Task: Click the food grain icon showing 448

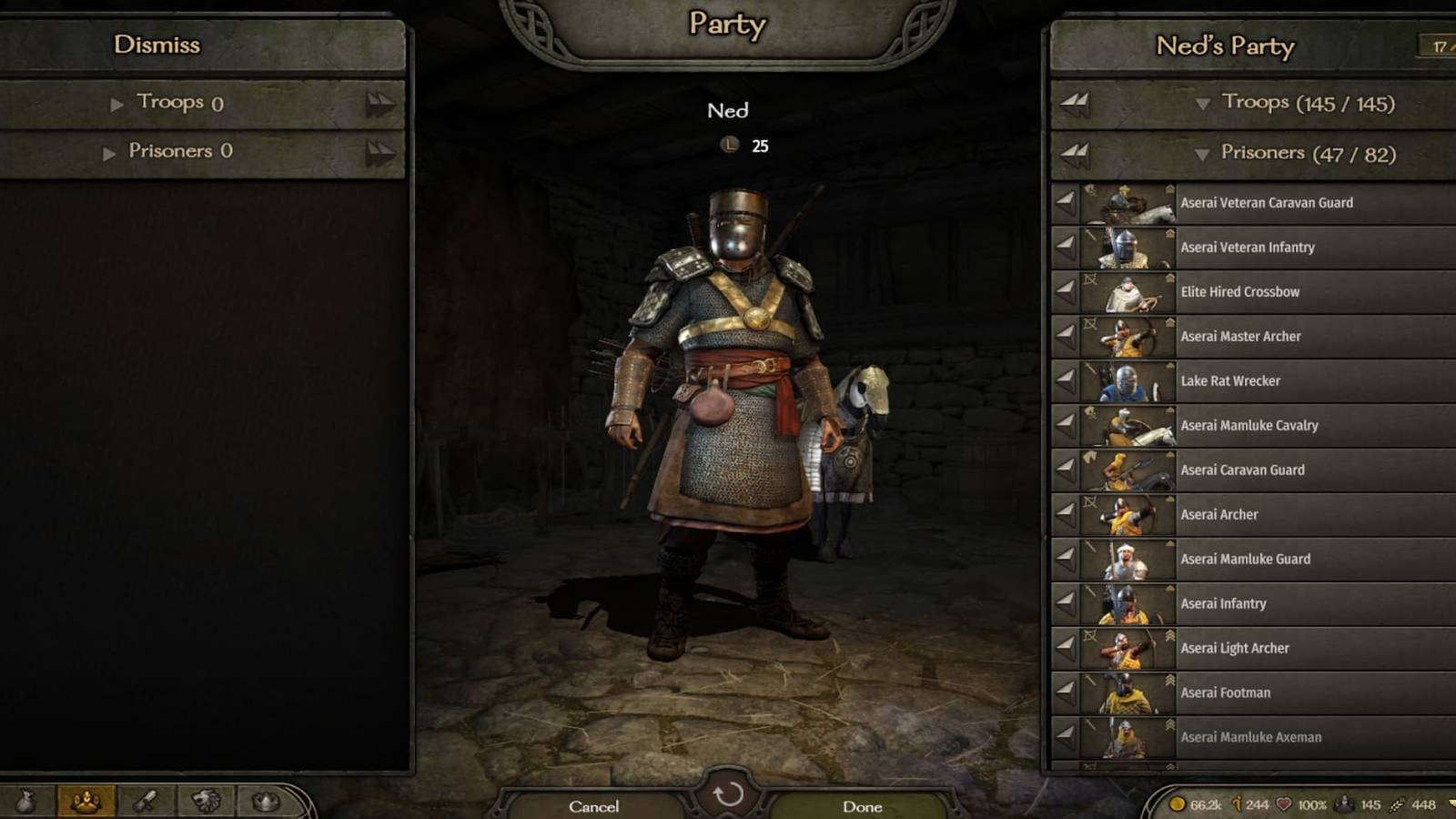Action: pyautogui.click(x=1396, y=804)
